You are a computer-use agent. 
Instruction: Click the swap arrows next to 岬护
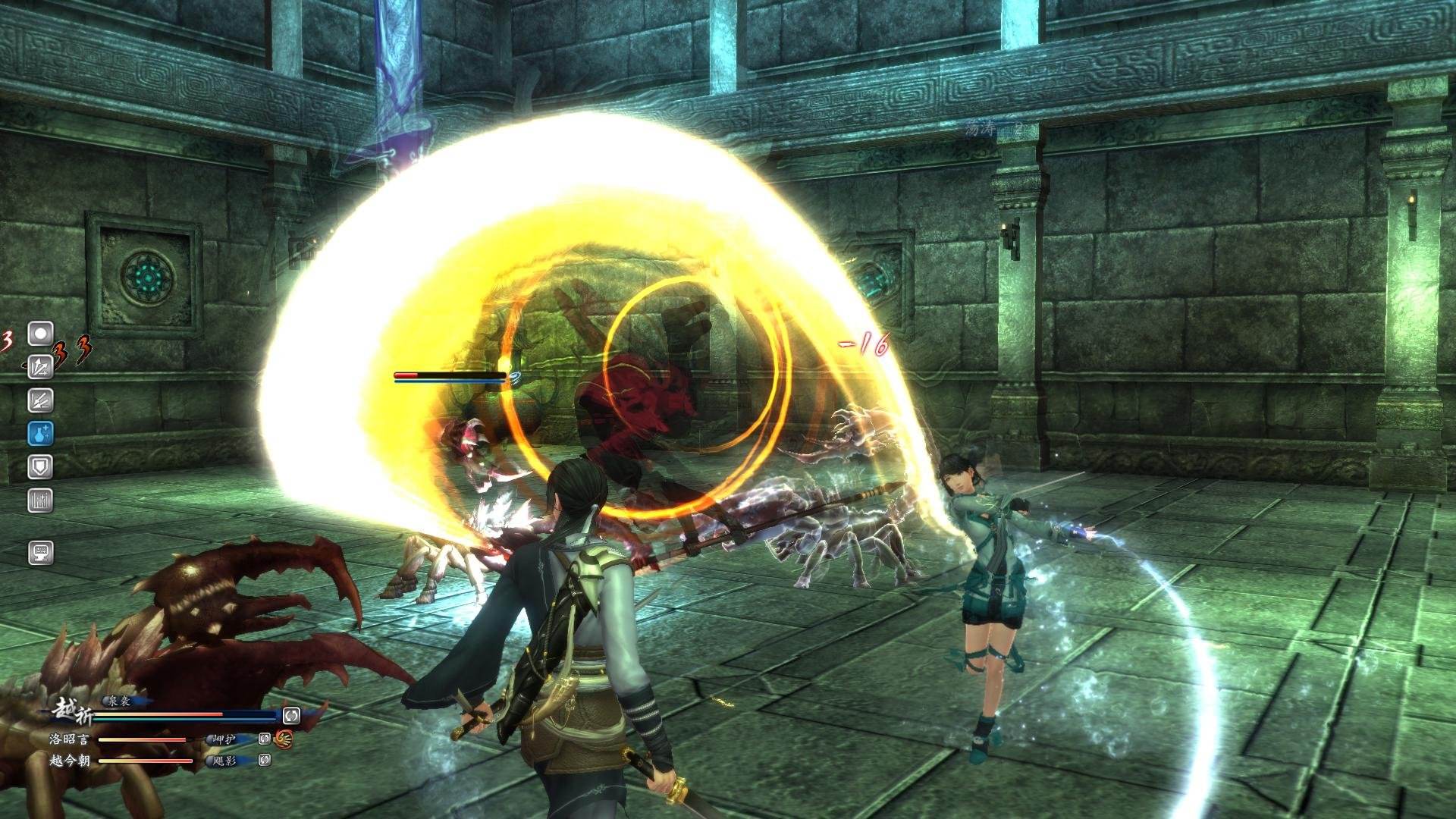click(x=265, y=739)
